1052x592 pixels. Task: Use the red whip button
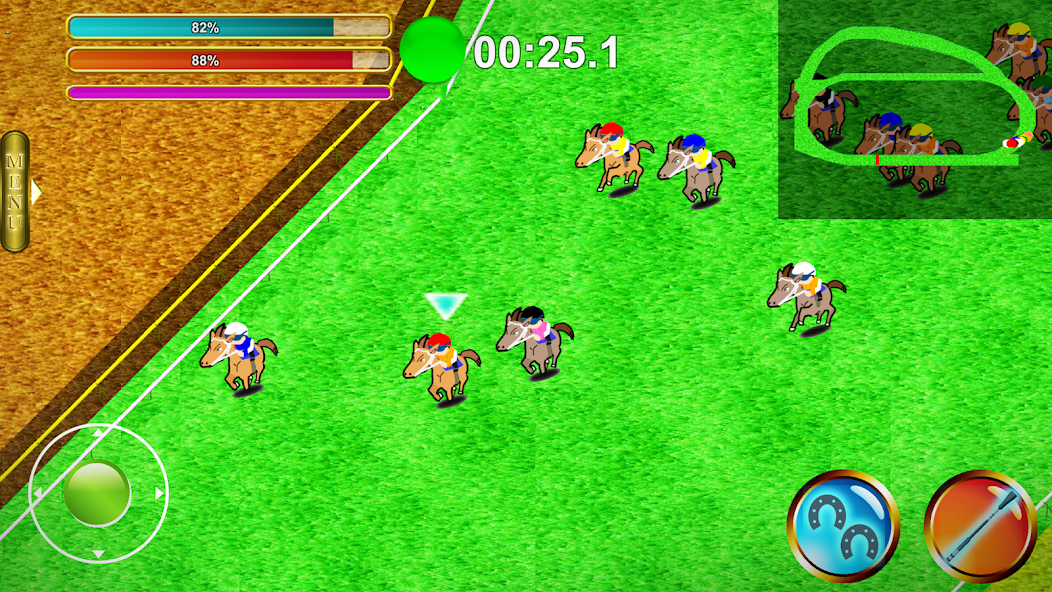pyautogui.click(x=980, y=525)
